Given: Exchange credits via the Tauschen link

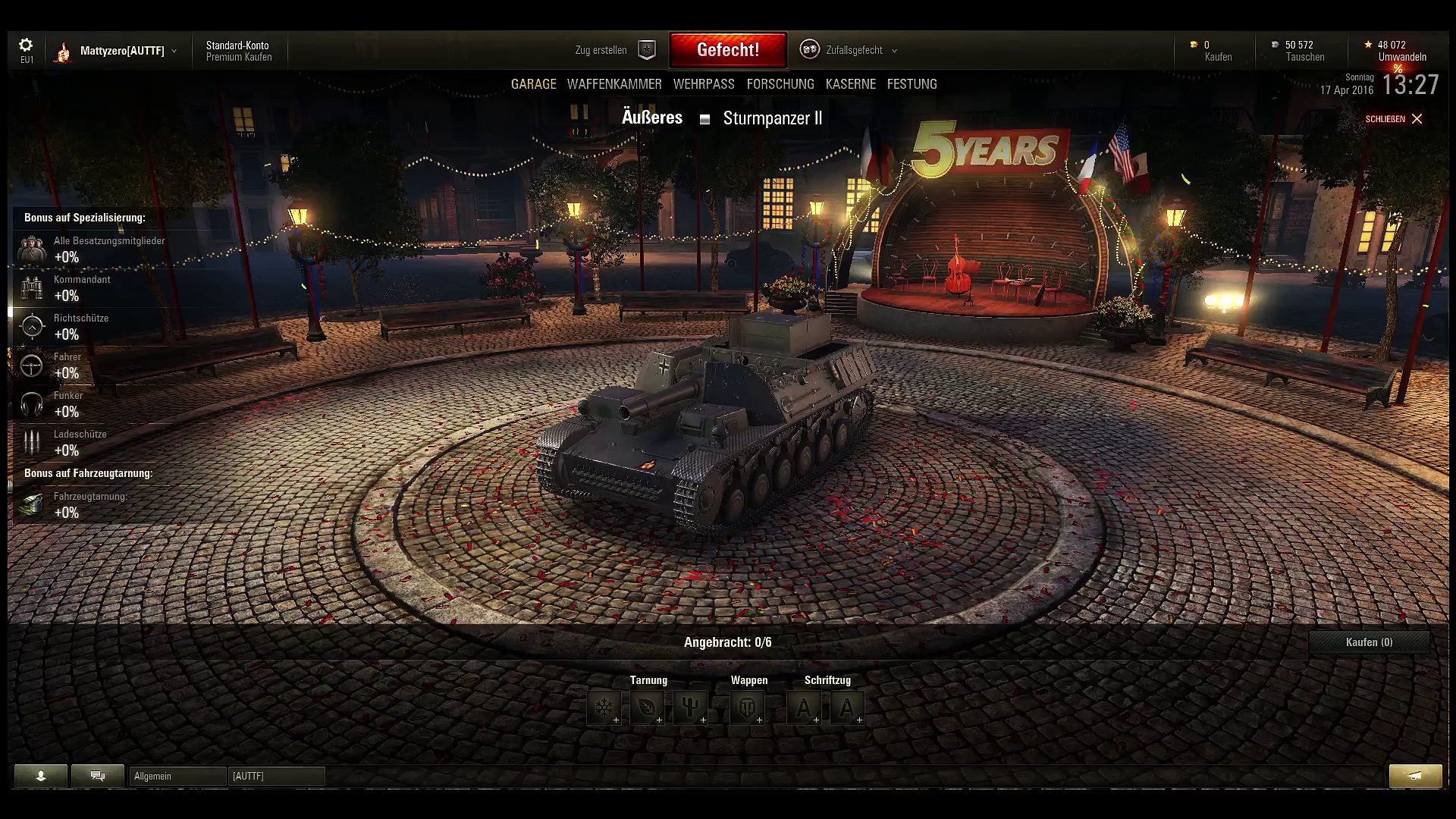Looking at the screenshot, I should pyautogui.click(x=1305, y=58).
